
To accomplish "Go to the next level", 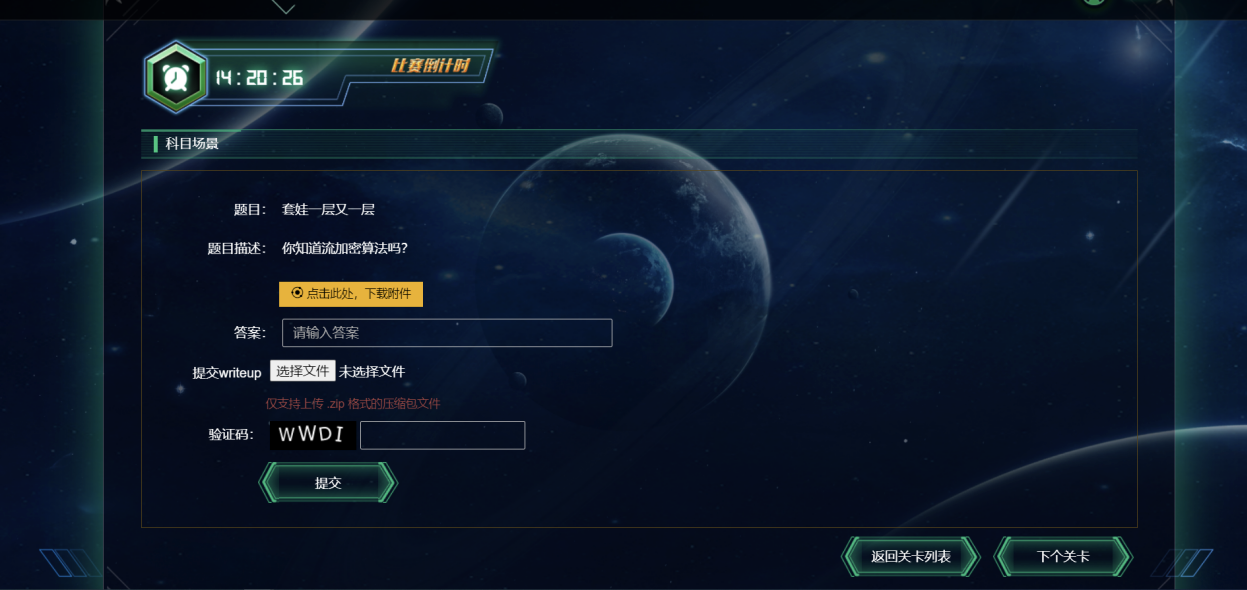I will pyautogui.click(x=1063, y=557).
